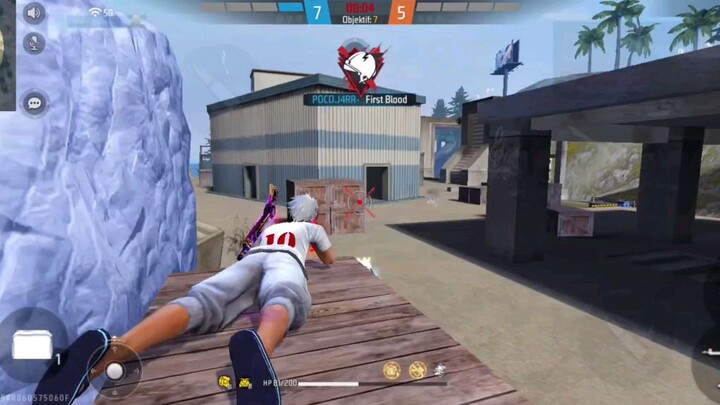Toggle the speaker sound icon

point(34,13)
